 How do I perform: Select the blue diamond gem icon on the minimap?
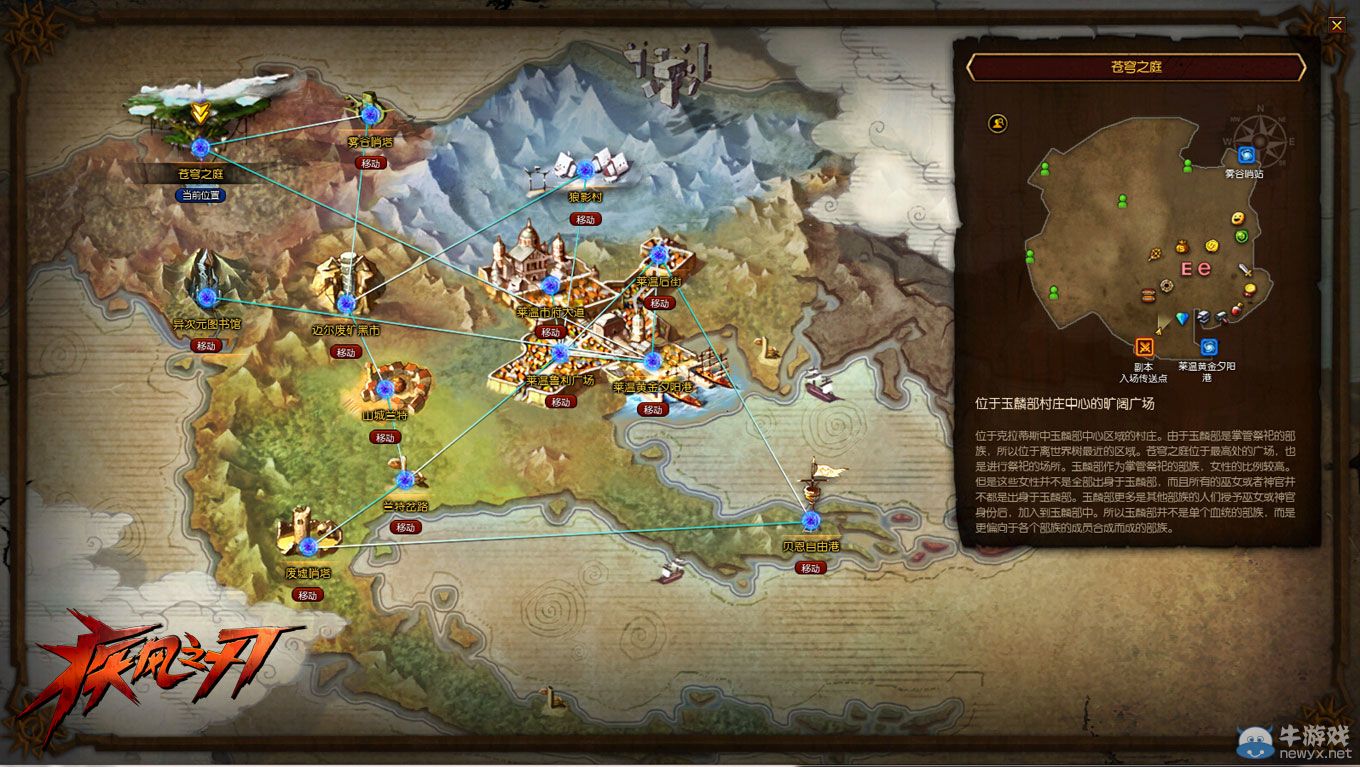1181,320
